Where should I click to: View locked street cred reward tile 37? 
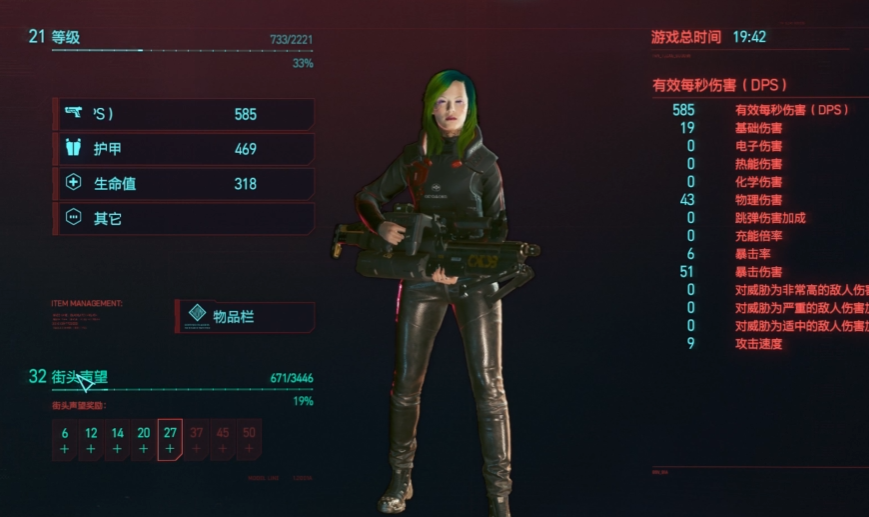pos(196,440)
